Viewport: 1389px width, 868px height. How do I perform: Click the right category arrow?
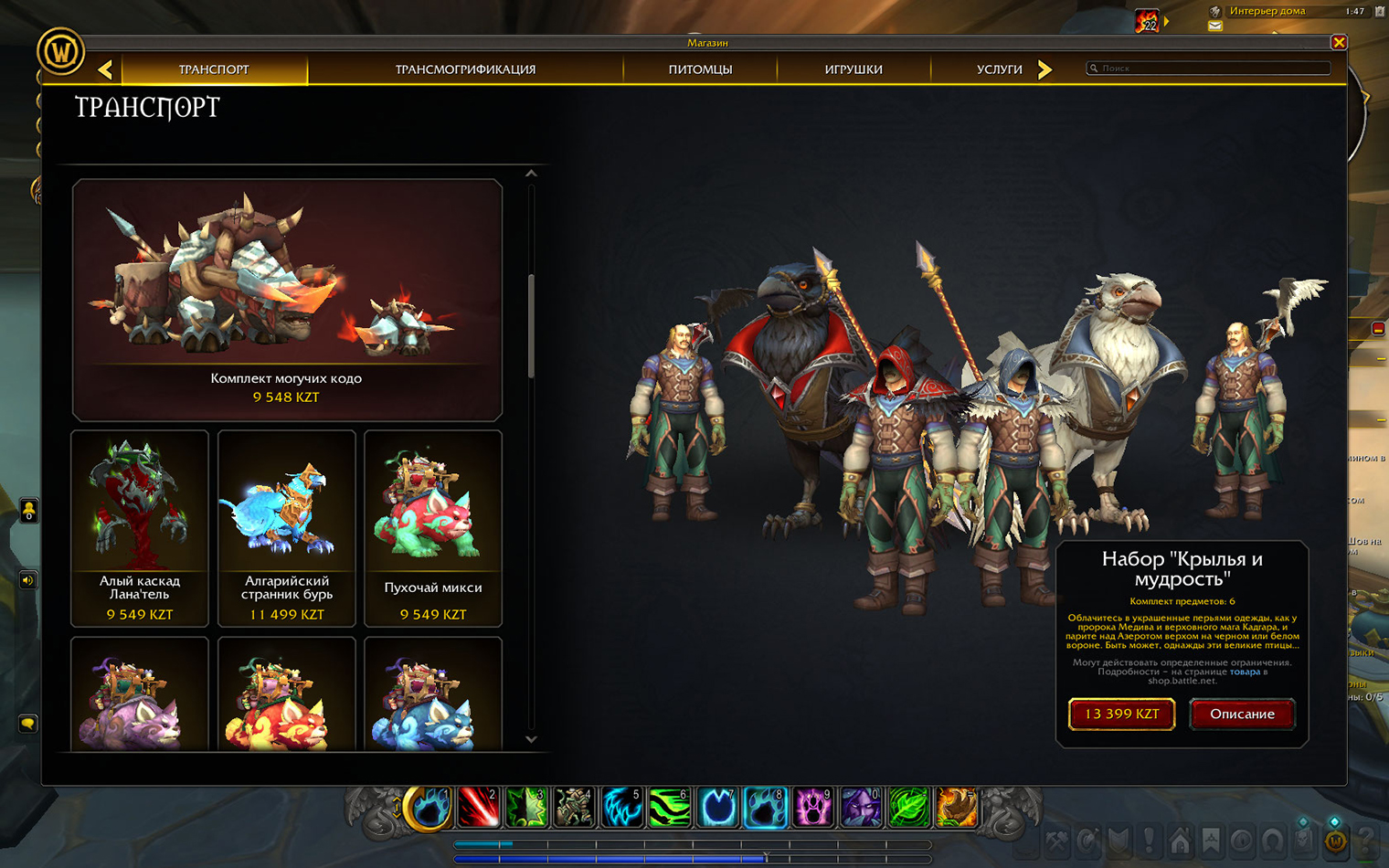[x=1044, y=69]
